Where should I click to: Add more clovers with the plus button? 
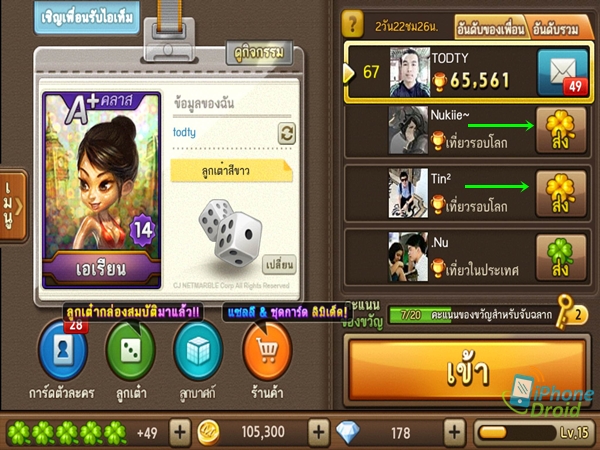click(x=180, y=432)
